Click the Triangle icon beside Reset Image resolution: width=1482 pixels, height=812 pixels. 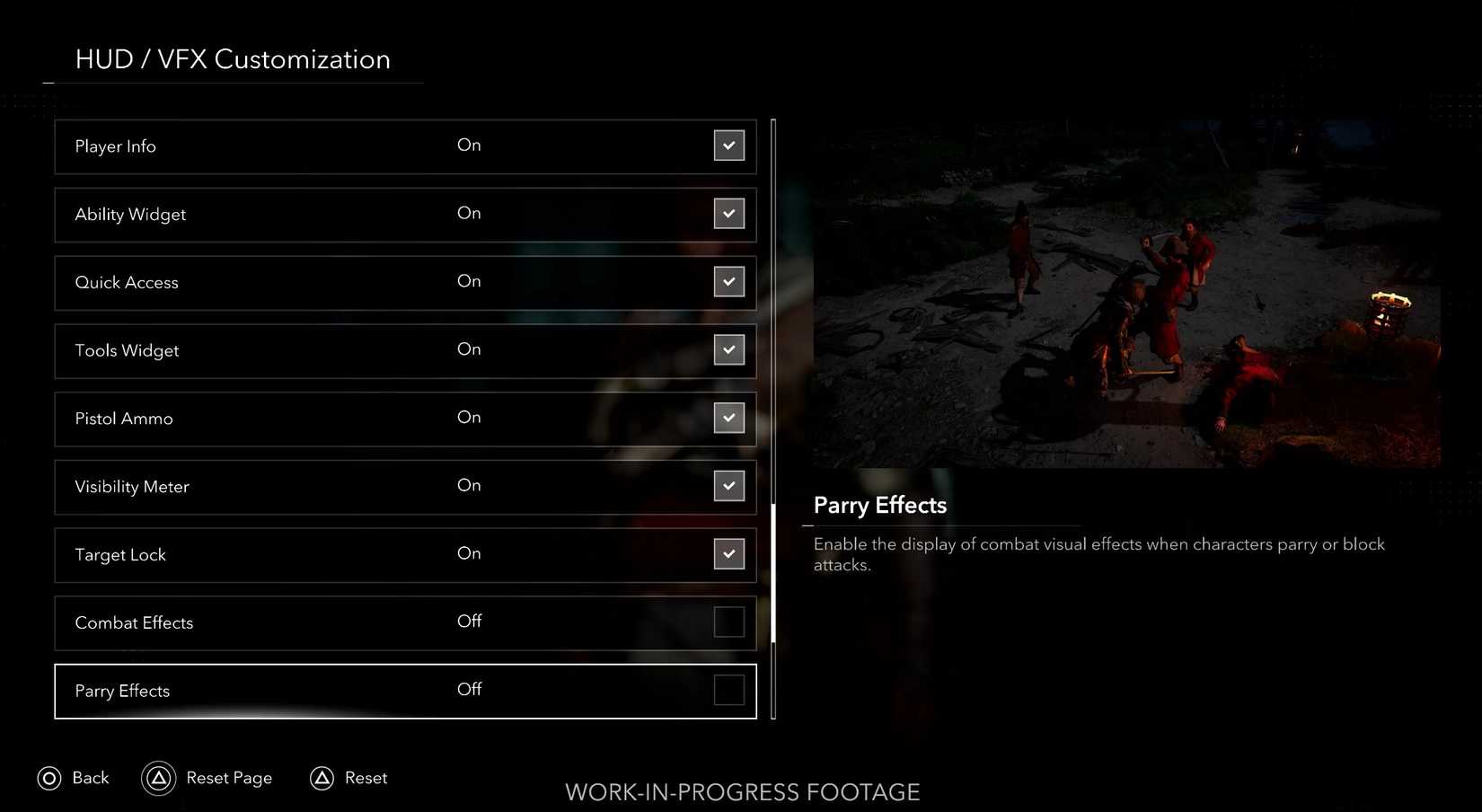(323, 778)
